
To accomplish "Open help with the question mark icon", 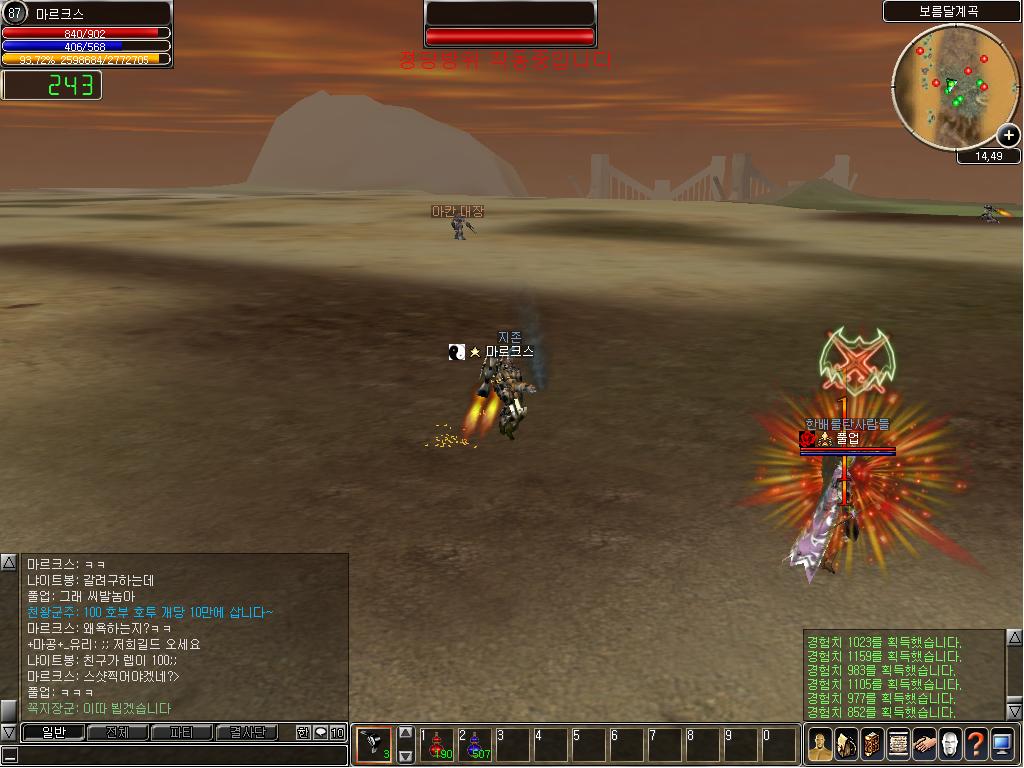I will tap(976, 745).
